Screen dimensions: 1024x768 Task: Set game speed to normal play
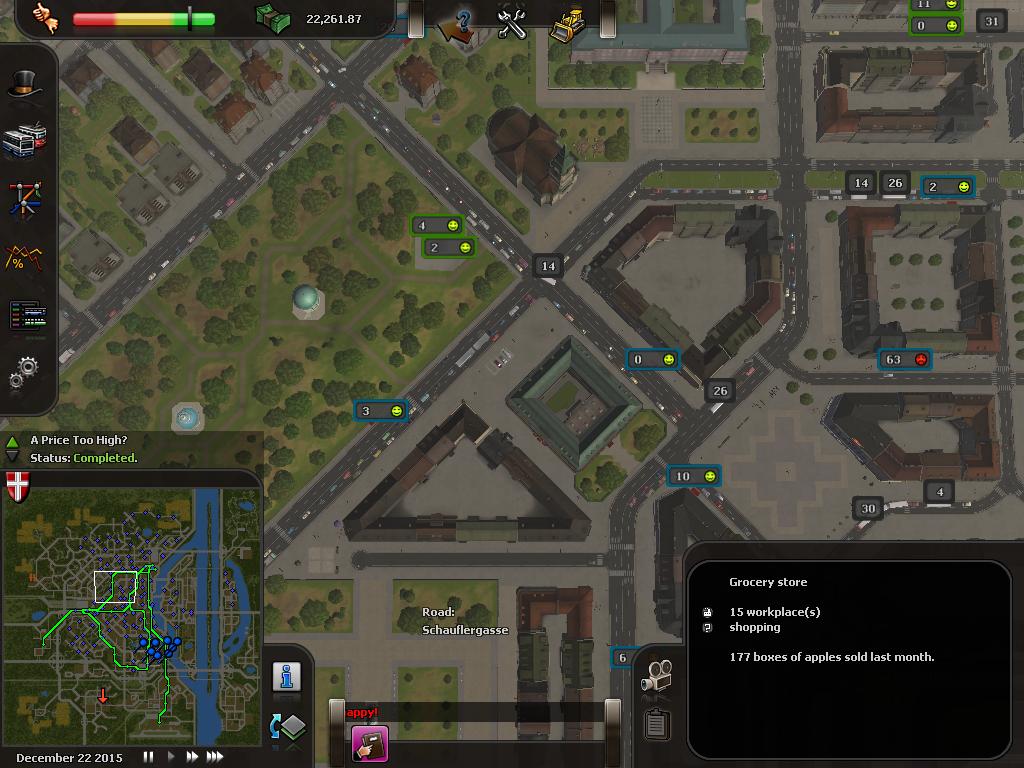[x=171, y=757]
